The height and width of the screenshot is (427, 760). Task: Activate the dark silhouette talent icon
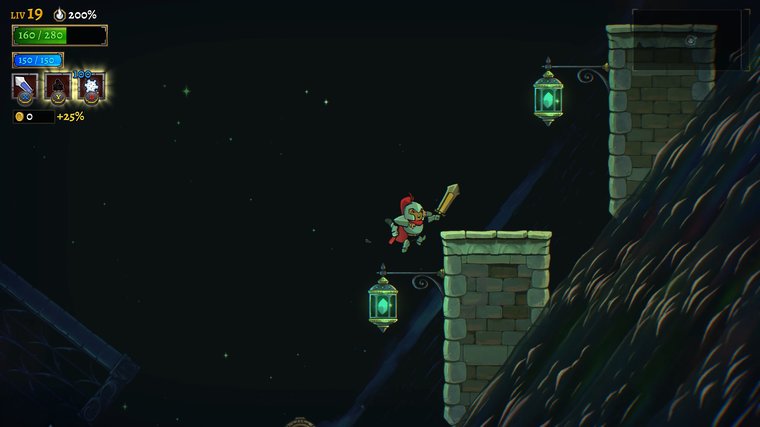tap(58, 87)
